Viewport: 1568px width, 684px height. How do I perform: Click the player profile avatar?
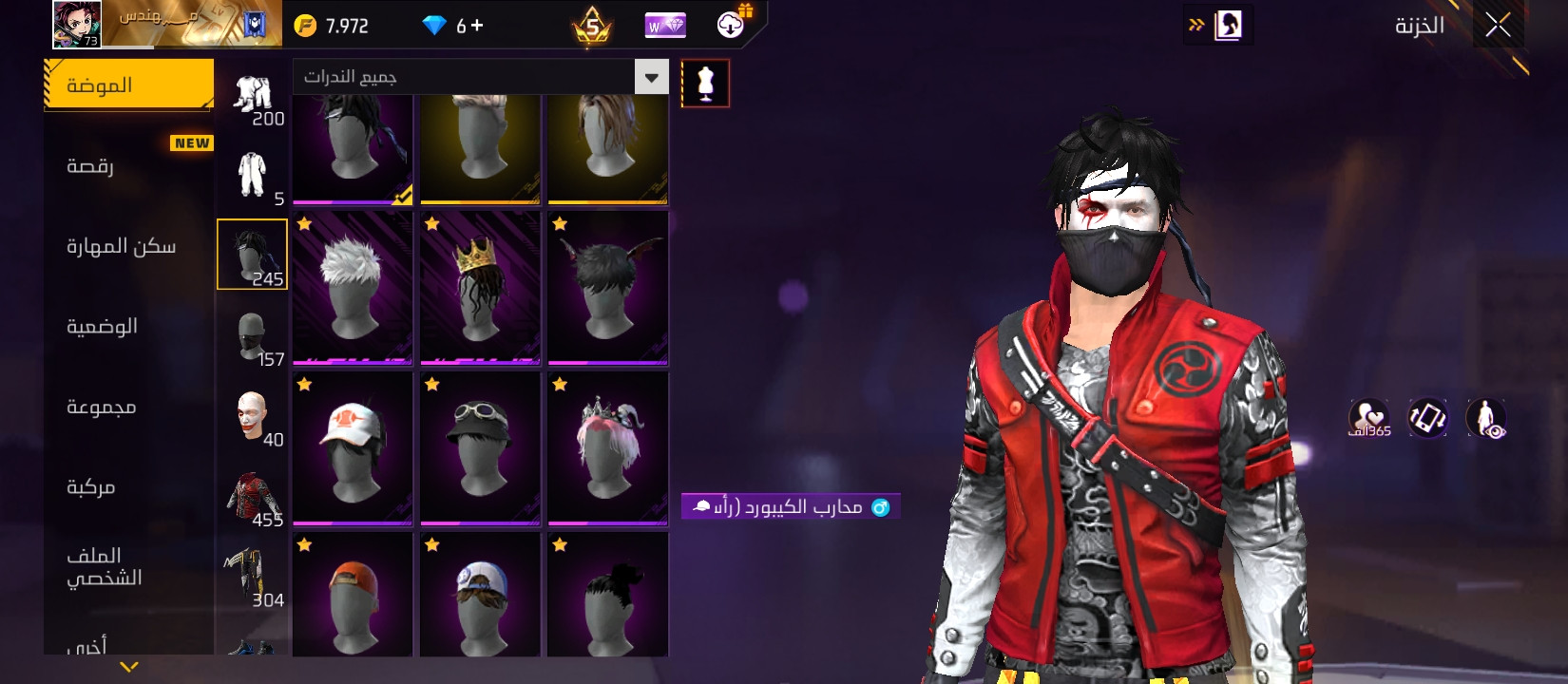(77, 24)
